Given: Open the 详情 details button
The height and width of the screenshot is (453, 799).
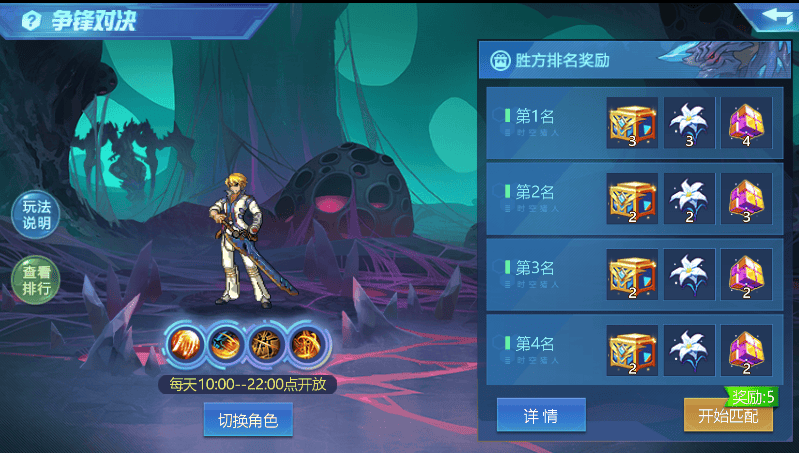Looking at the screenshot, I should click(541, 416).
